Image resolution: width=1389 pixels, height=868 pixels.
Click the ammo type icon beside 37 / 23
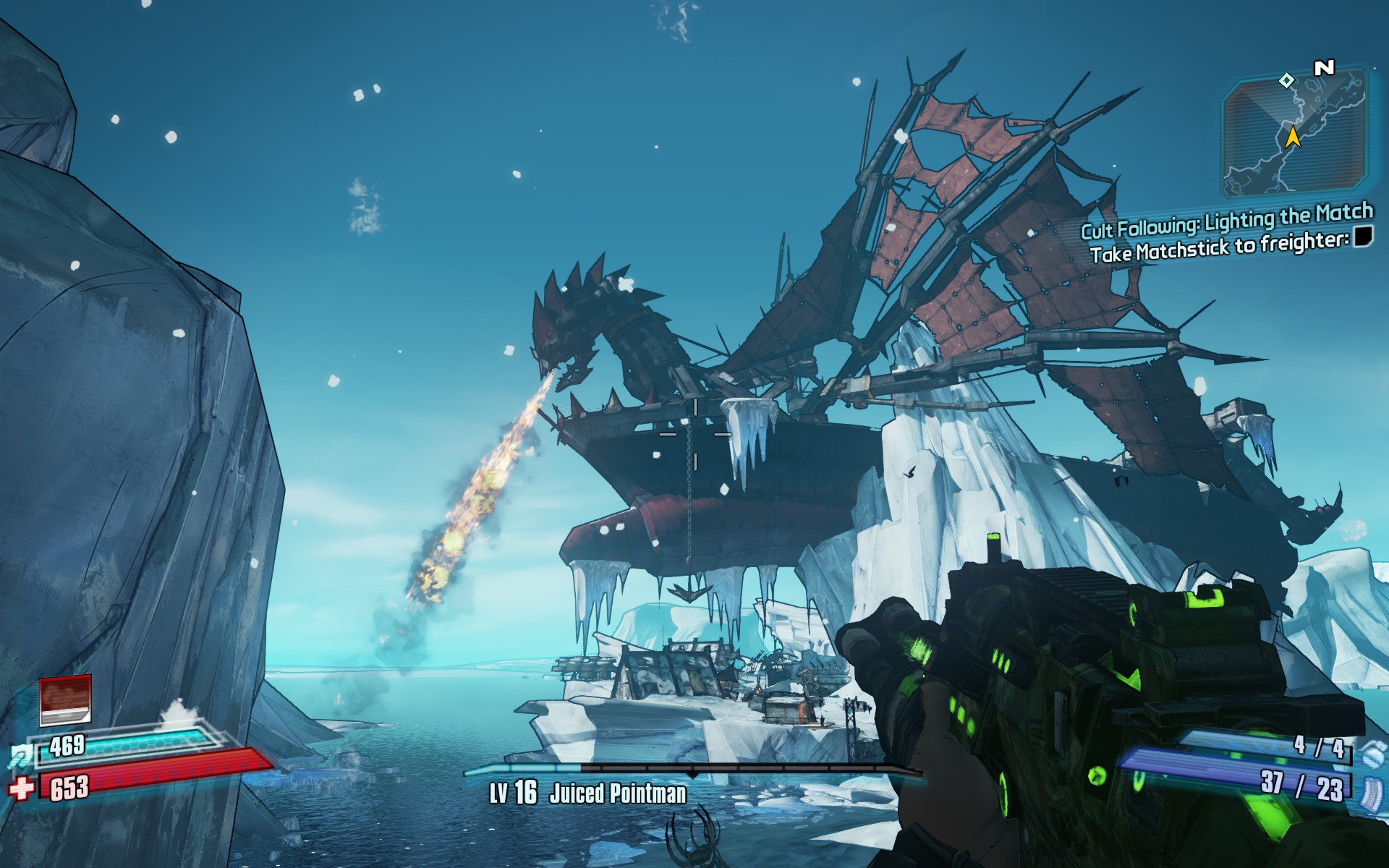1371,791
